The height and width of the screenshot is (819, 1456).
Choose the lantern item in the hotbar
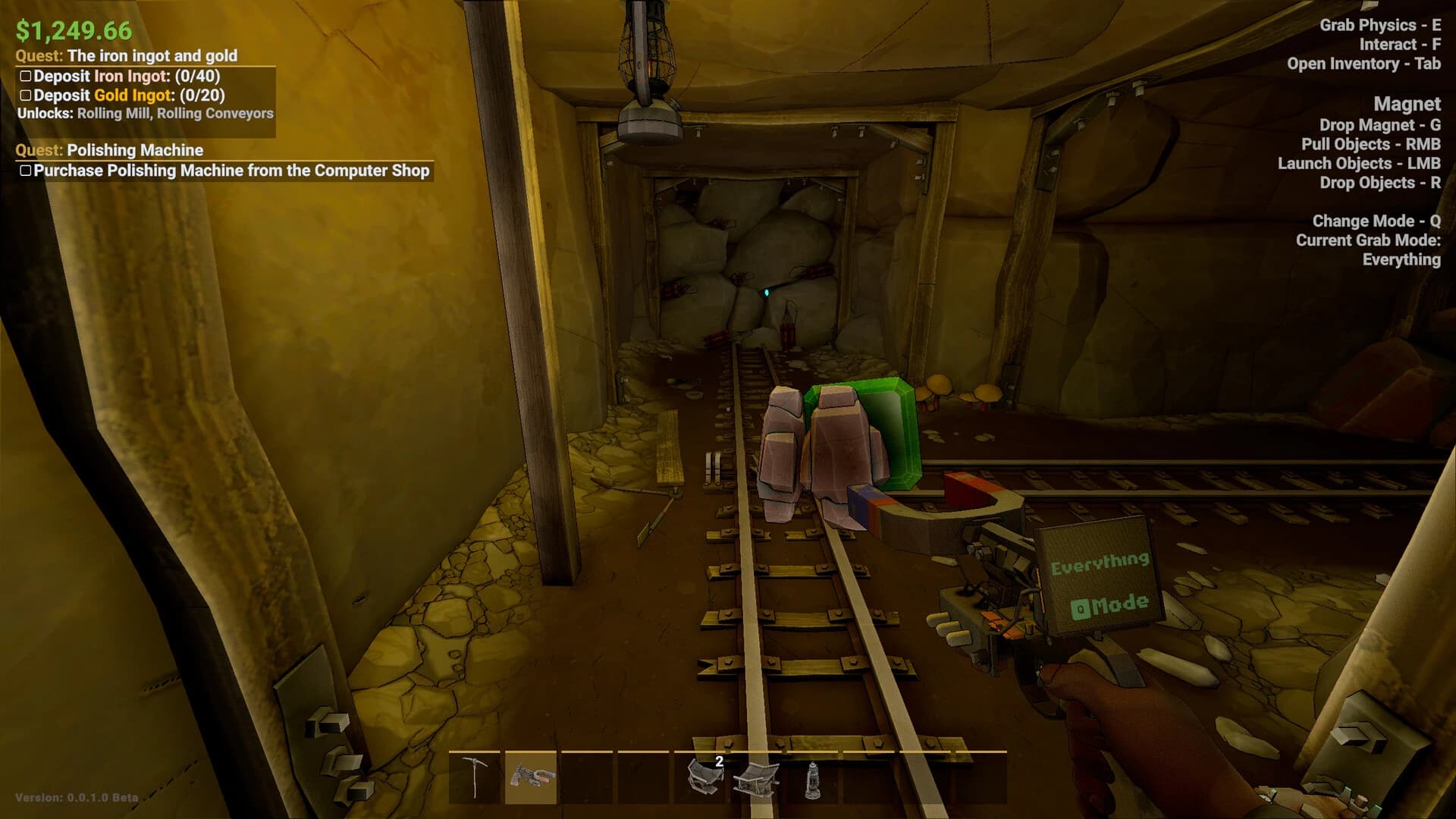[813, 780]
